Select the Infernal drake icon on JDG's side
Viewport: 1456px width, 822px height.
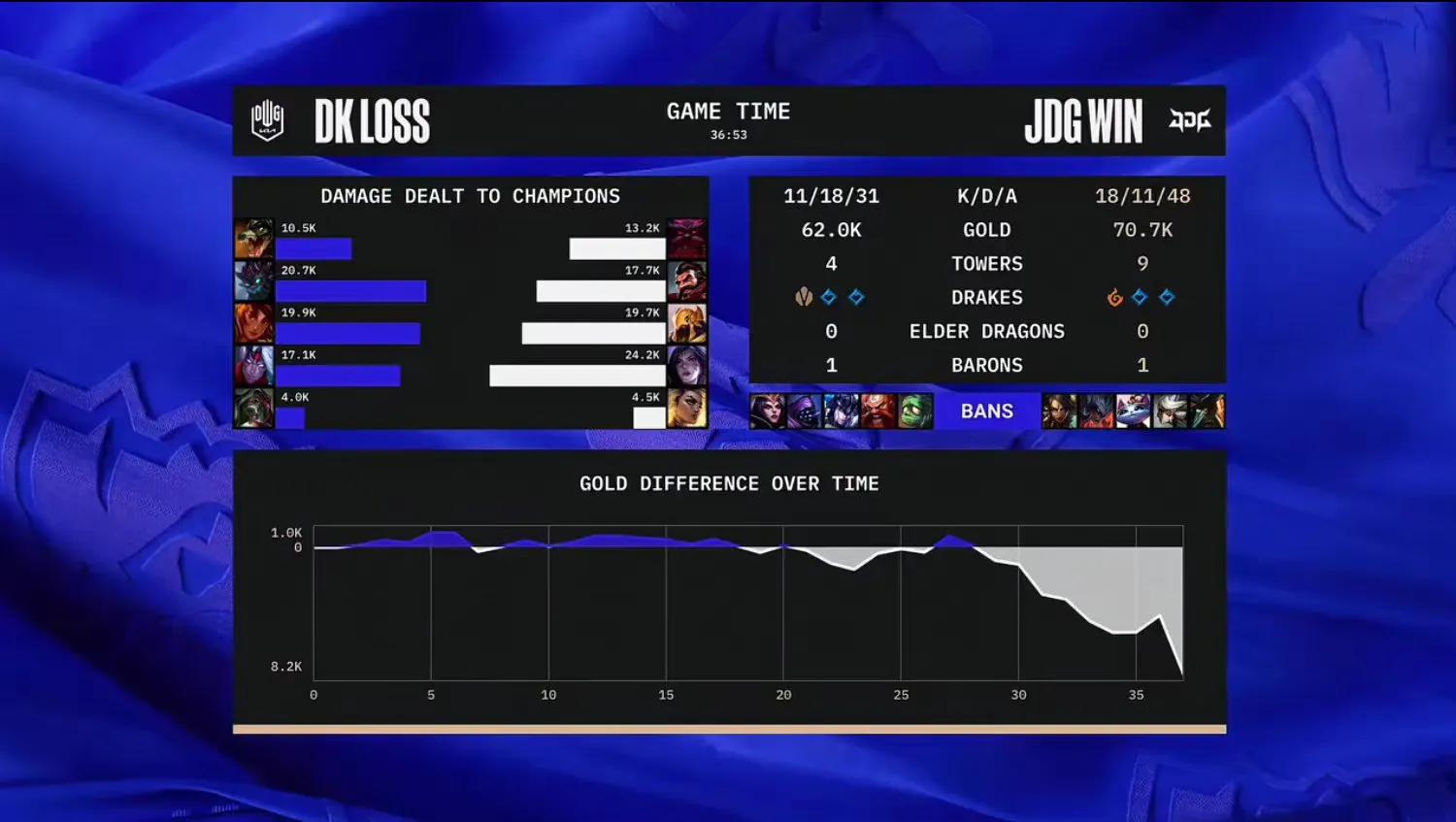[1114, 297]
